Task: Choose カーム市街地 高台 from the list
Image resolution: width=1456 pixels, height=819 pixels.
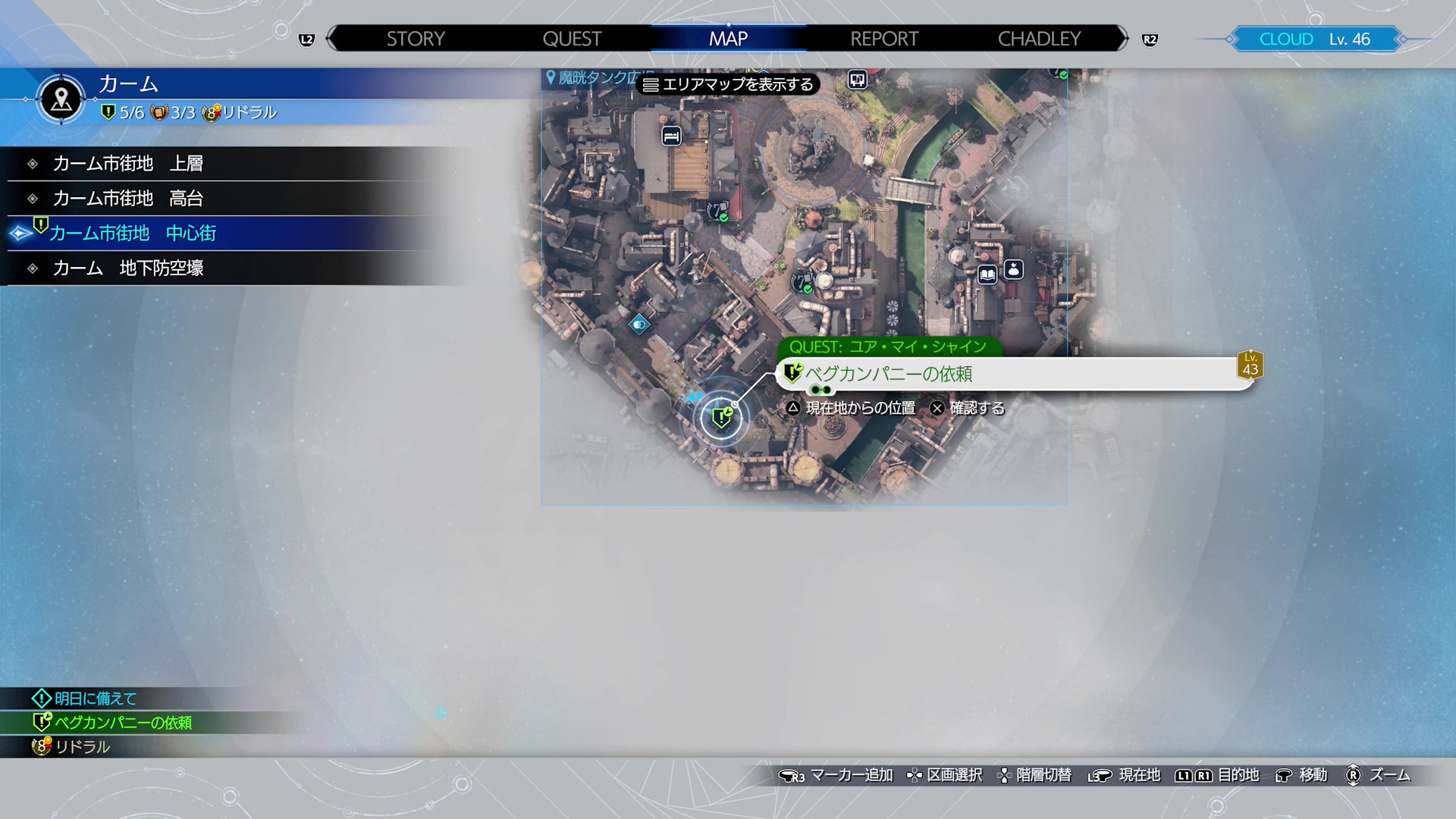Action: [x=127, y=199]
